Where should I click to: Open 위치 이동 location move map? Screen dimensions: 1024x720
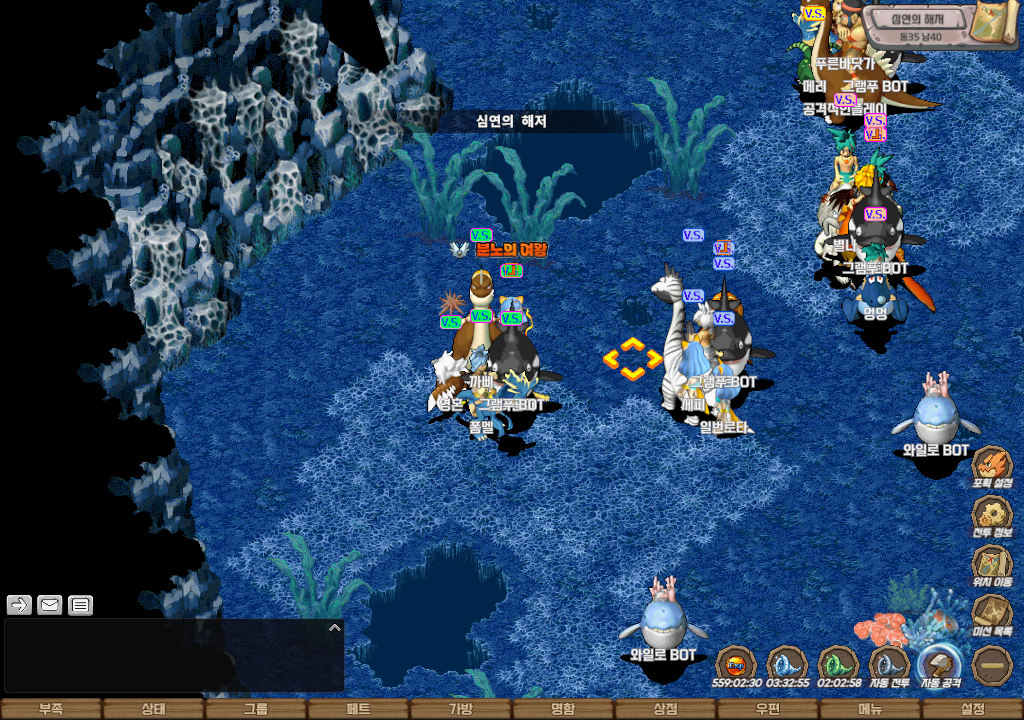pos(992,565)
